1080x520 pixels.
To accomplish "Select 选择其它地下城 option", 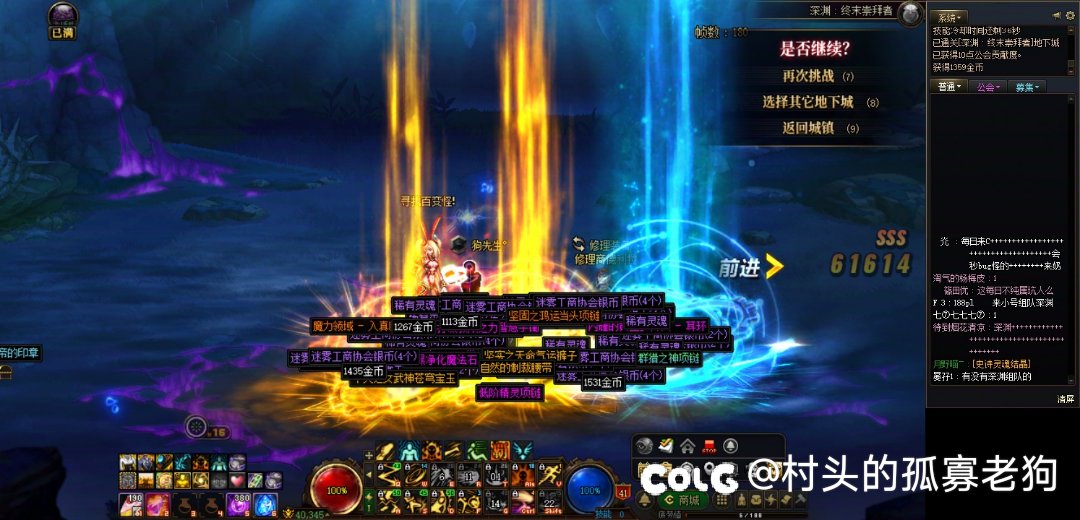I will click(x=807, y=102).
